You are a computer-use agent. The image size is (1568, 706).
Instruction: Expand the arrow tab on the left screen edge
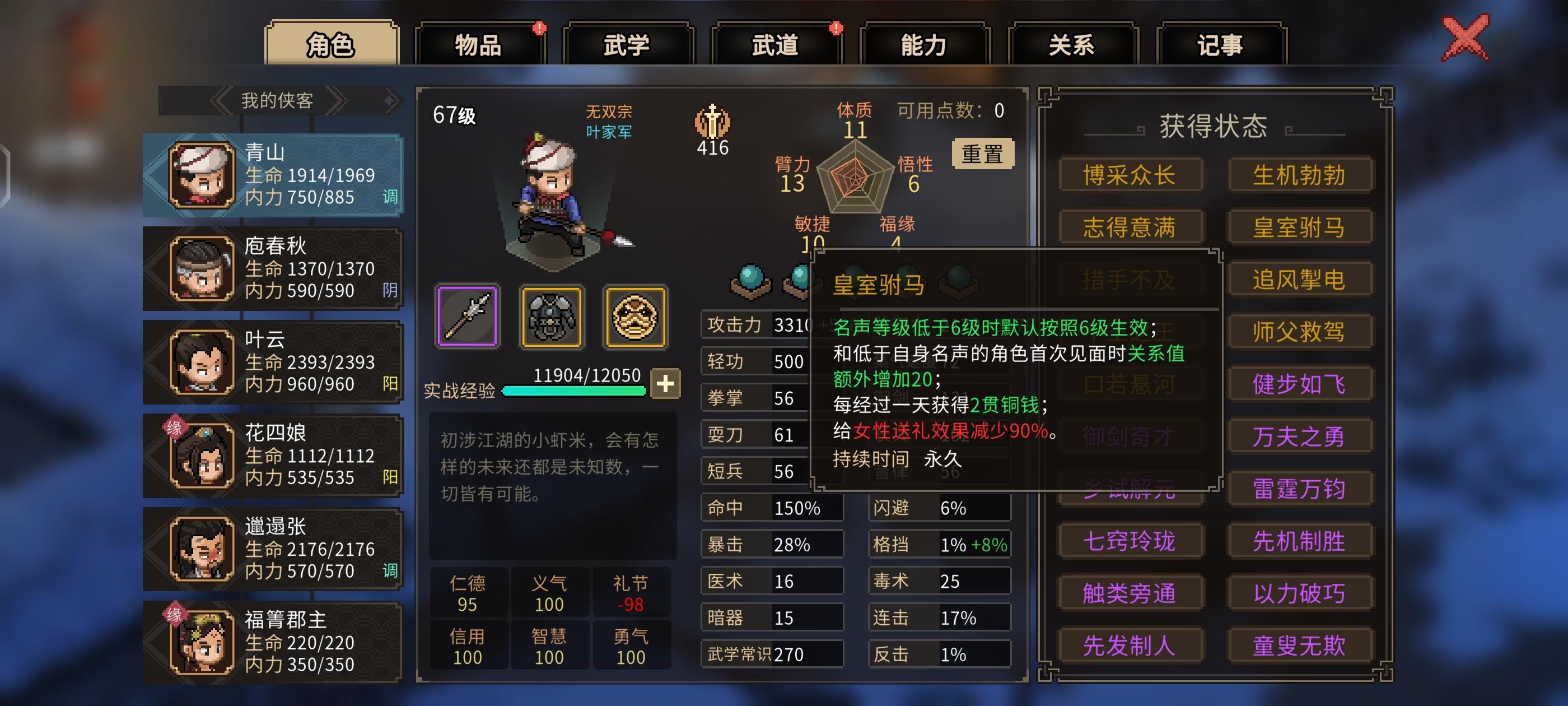6,174
